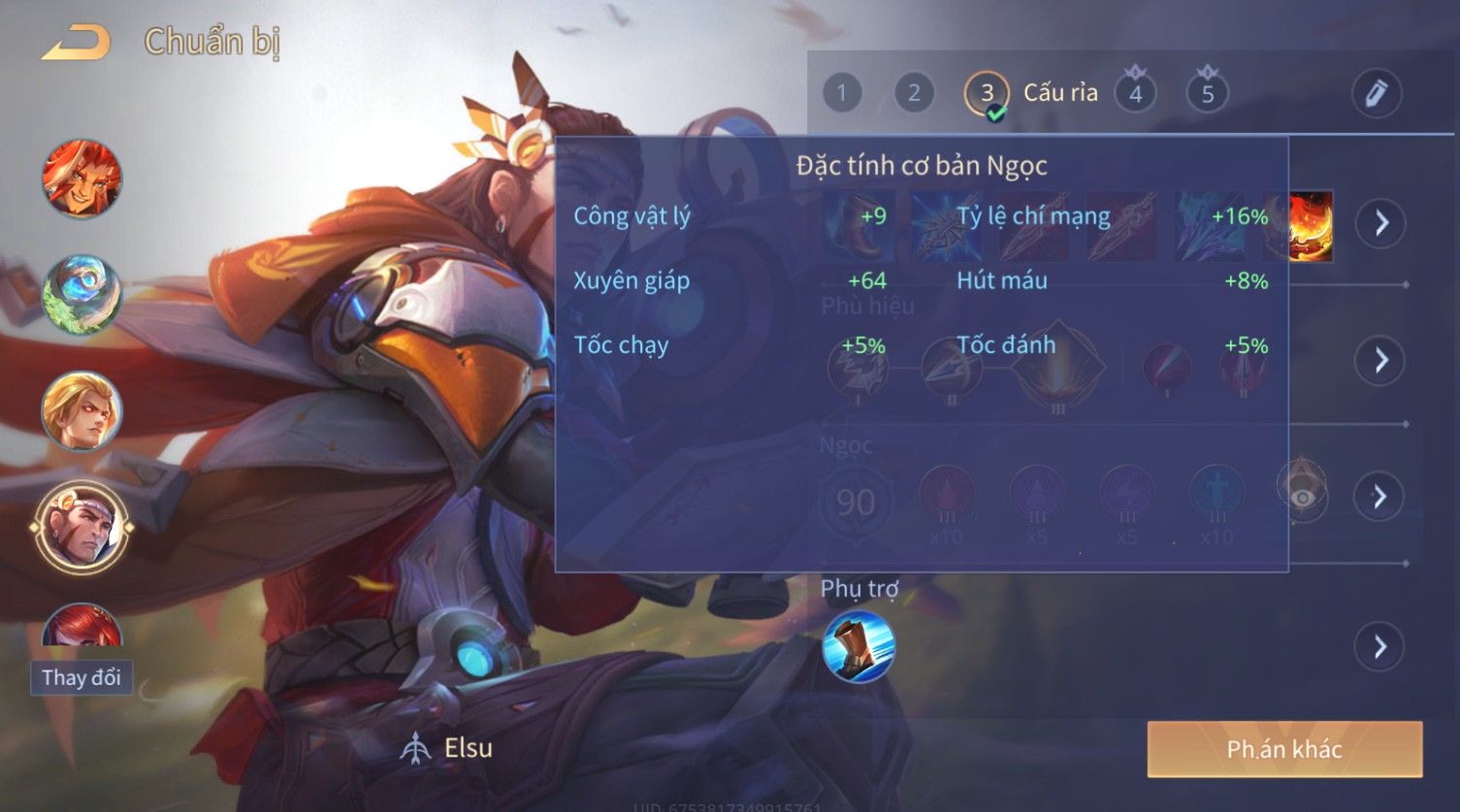Select preset slot 1
Viewport: 1460px width, 812px height.
(x=842, y=93)
